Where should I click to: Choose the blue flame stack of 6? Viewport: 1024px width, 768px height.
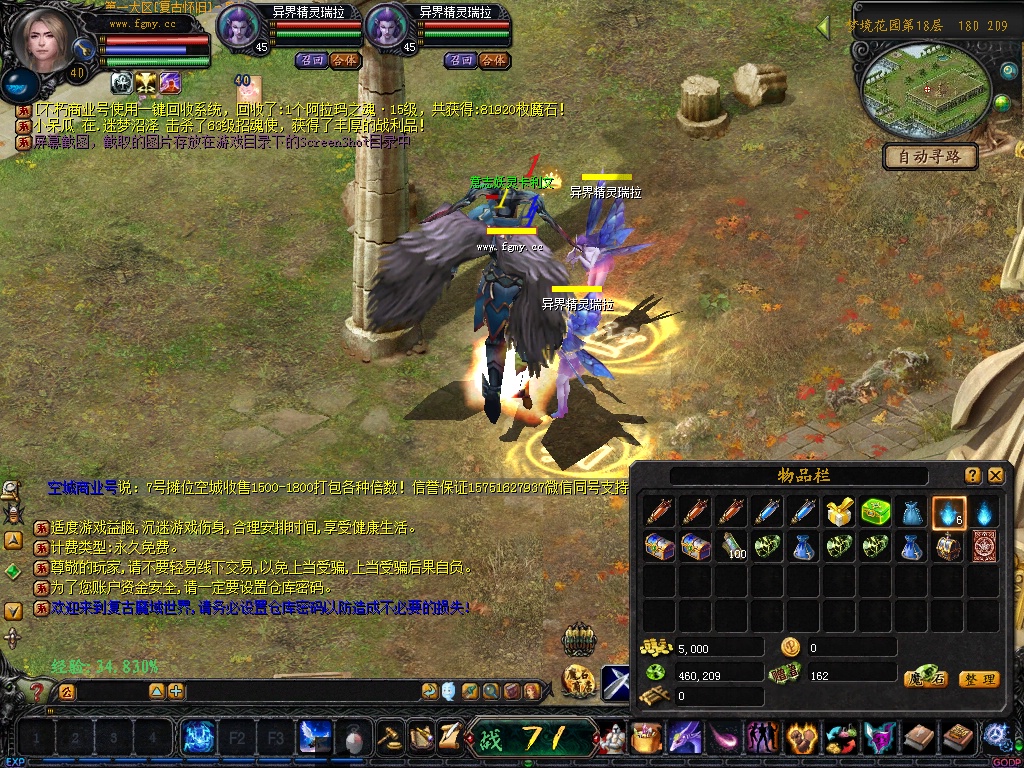pyautogui.click(x=948, y=513)
